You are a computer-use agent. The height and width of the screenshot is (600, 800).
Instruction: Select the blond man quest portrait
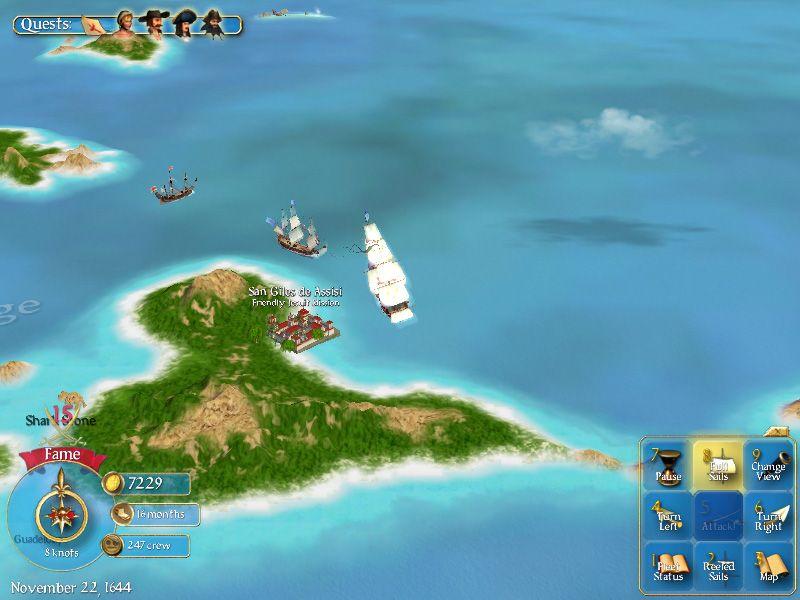click(x=126, y=23)
